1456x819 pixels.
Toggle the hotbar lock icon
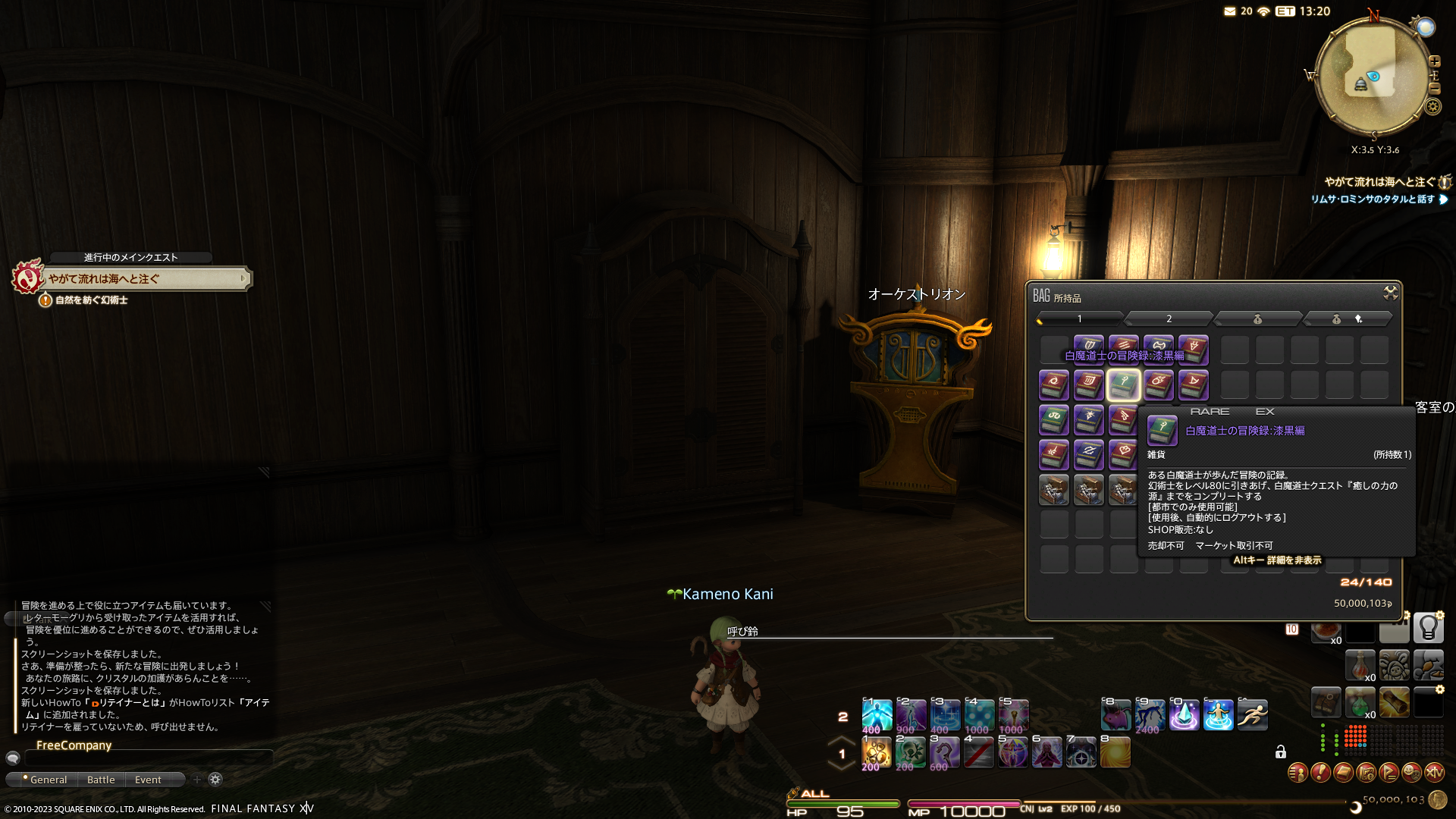point(1280,752)
